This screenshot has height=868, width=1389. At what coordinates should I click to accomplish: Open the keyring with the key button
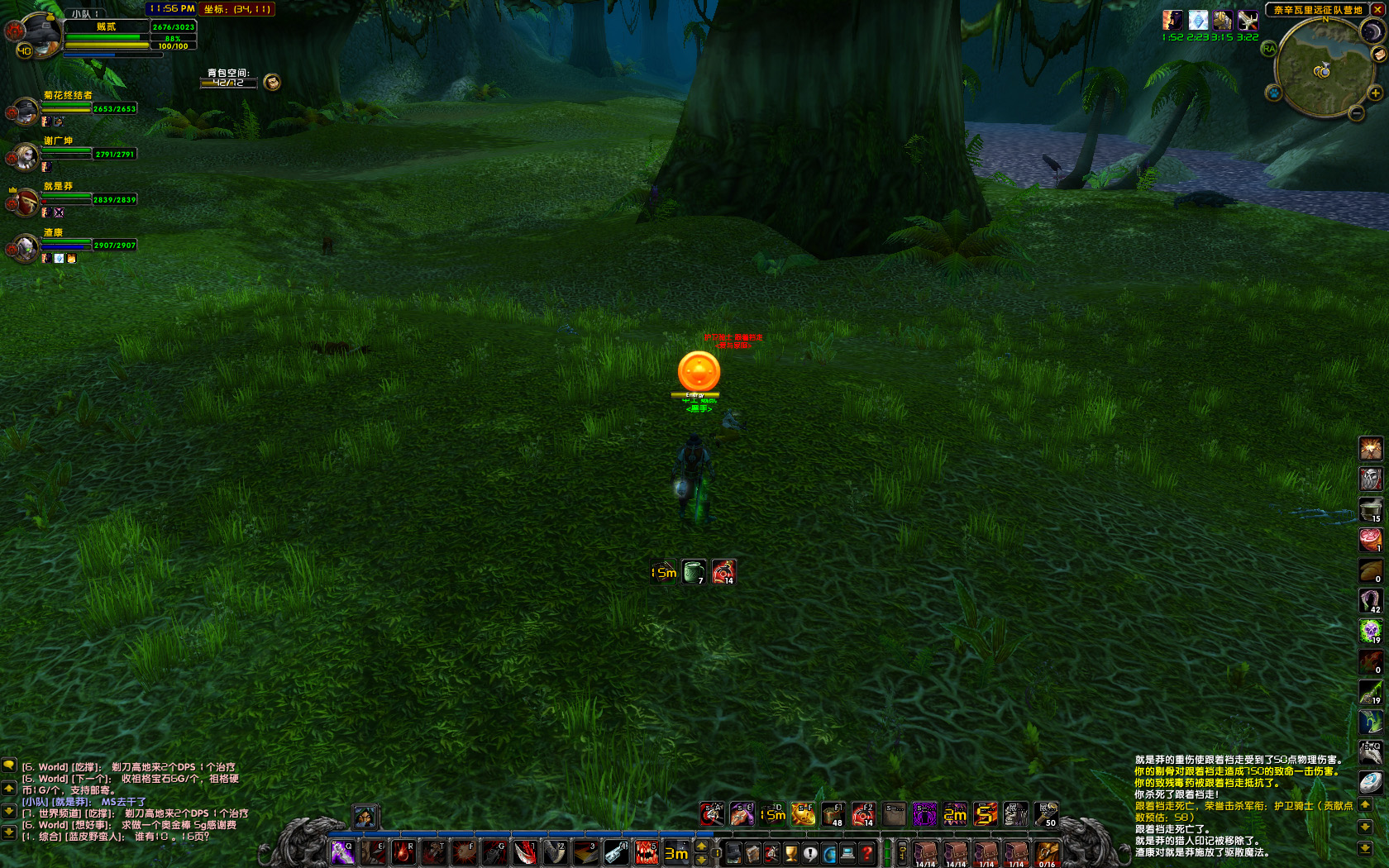click(903, 853)
